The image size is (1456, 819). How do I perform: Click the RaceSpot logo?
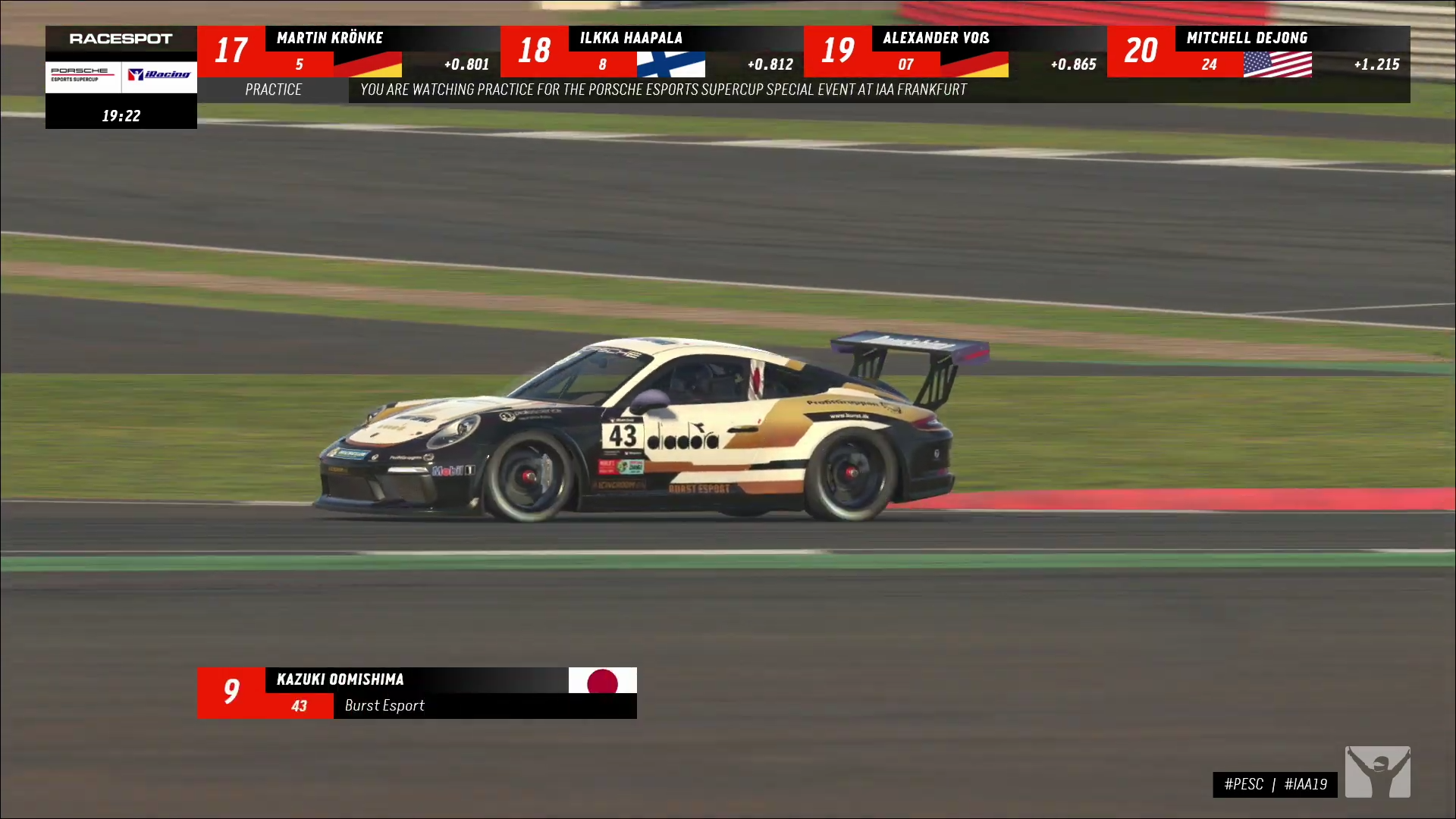click(121, 39)
